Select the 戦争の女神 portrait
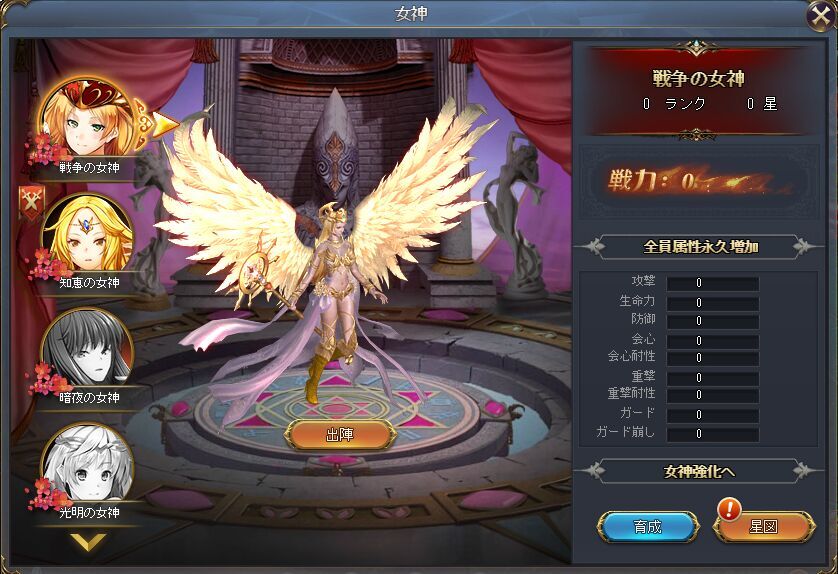Image resolution: width=838 pixels, height=574 pixels. [x=88, y=120]
